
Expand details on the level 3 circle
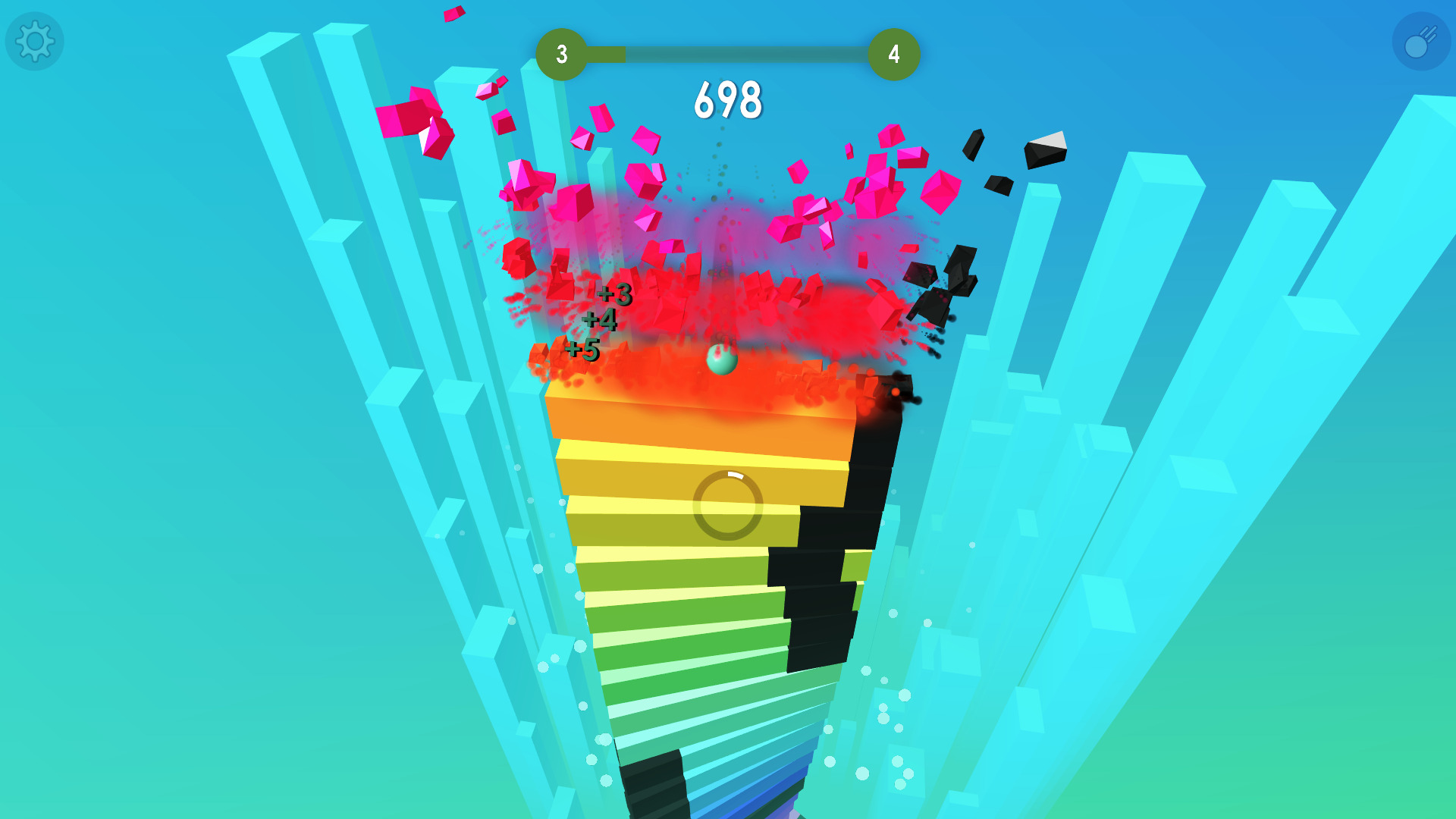tap(562, 53)
